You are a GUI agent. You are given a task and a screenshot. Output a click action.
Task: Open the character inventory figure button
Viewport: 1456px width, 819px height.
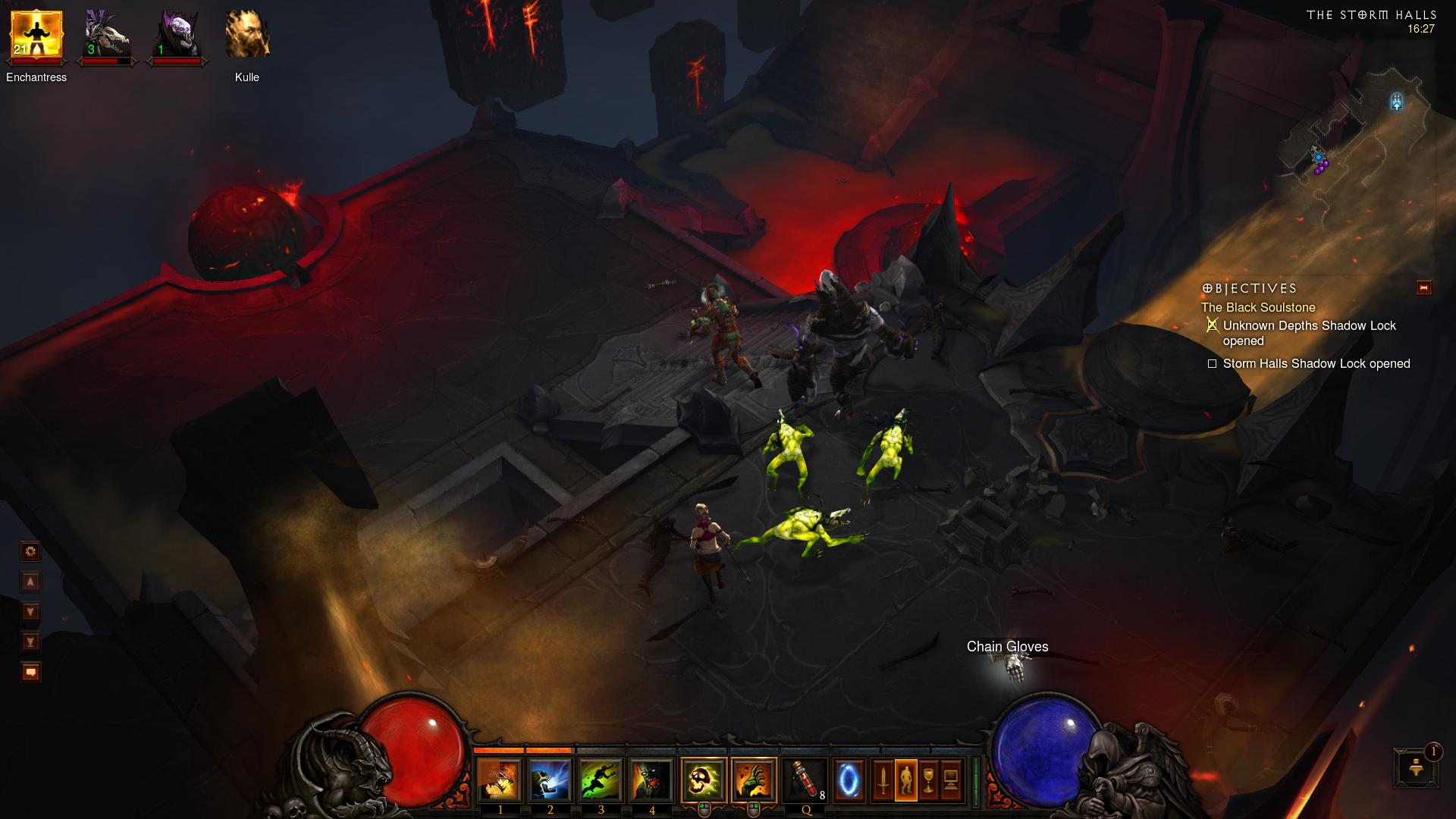pyautogui.click(x=905, y=780)
